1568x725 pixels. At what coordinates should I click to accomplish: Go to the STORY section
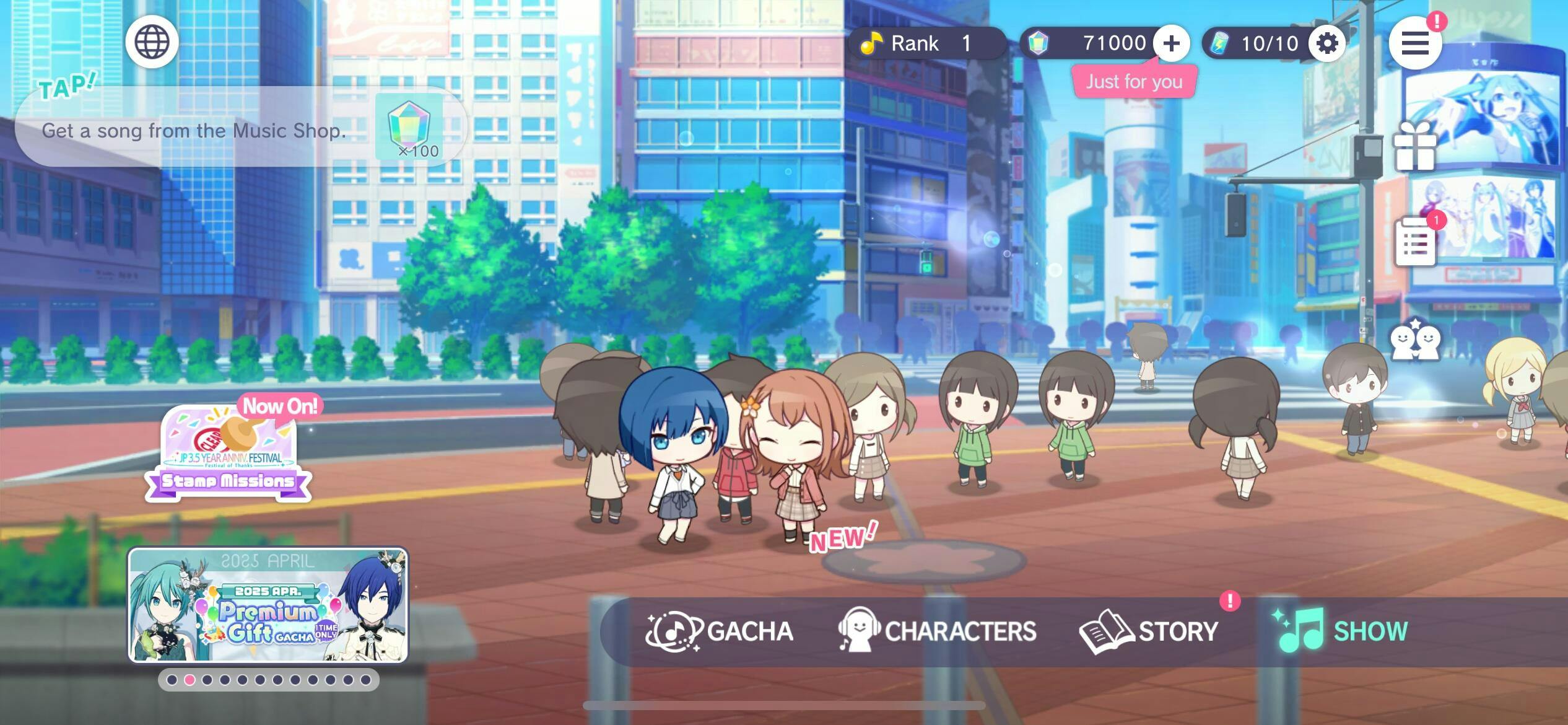[x=1149, y=631]
